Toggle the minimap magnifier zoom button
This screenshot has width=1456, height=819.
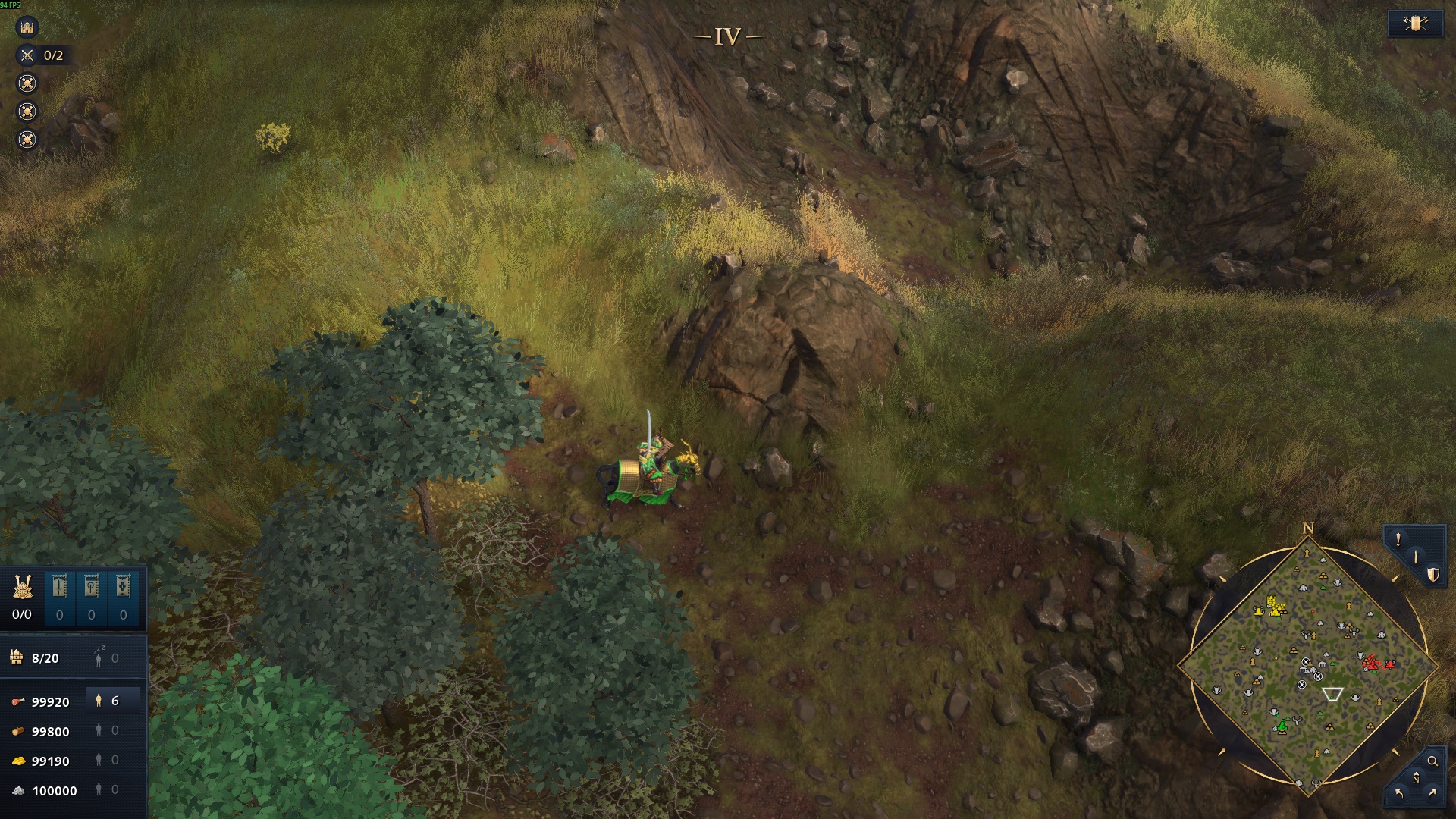[x=1432, y=761]
